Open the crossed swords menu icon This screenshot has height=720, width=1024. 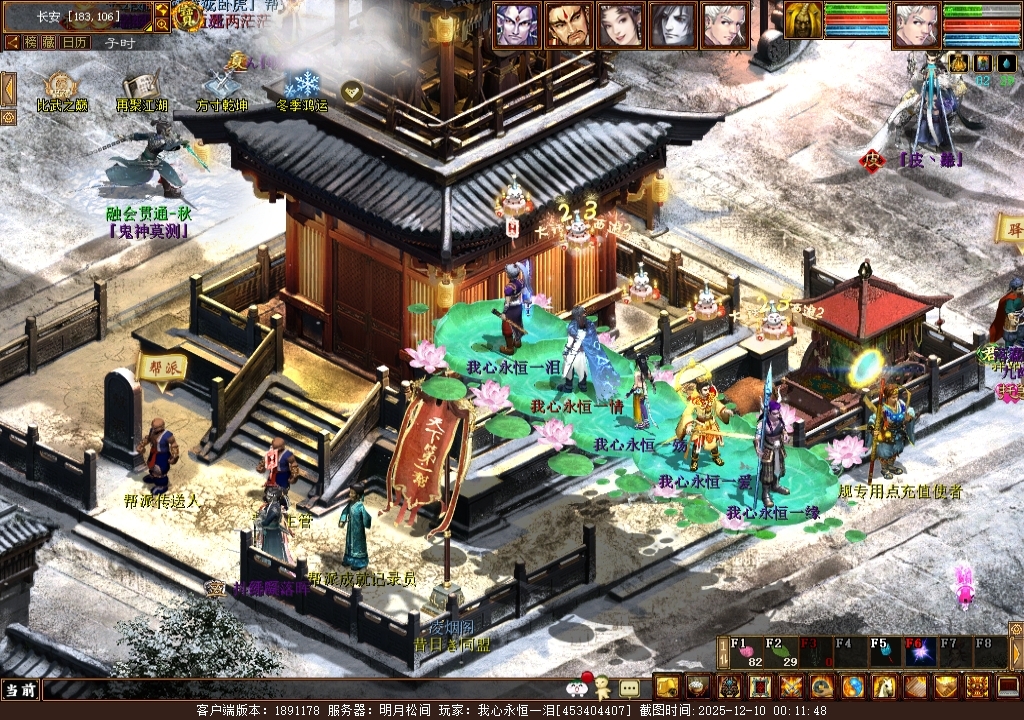pos(792,687)
